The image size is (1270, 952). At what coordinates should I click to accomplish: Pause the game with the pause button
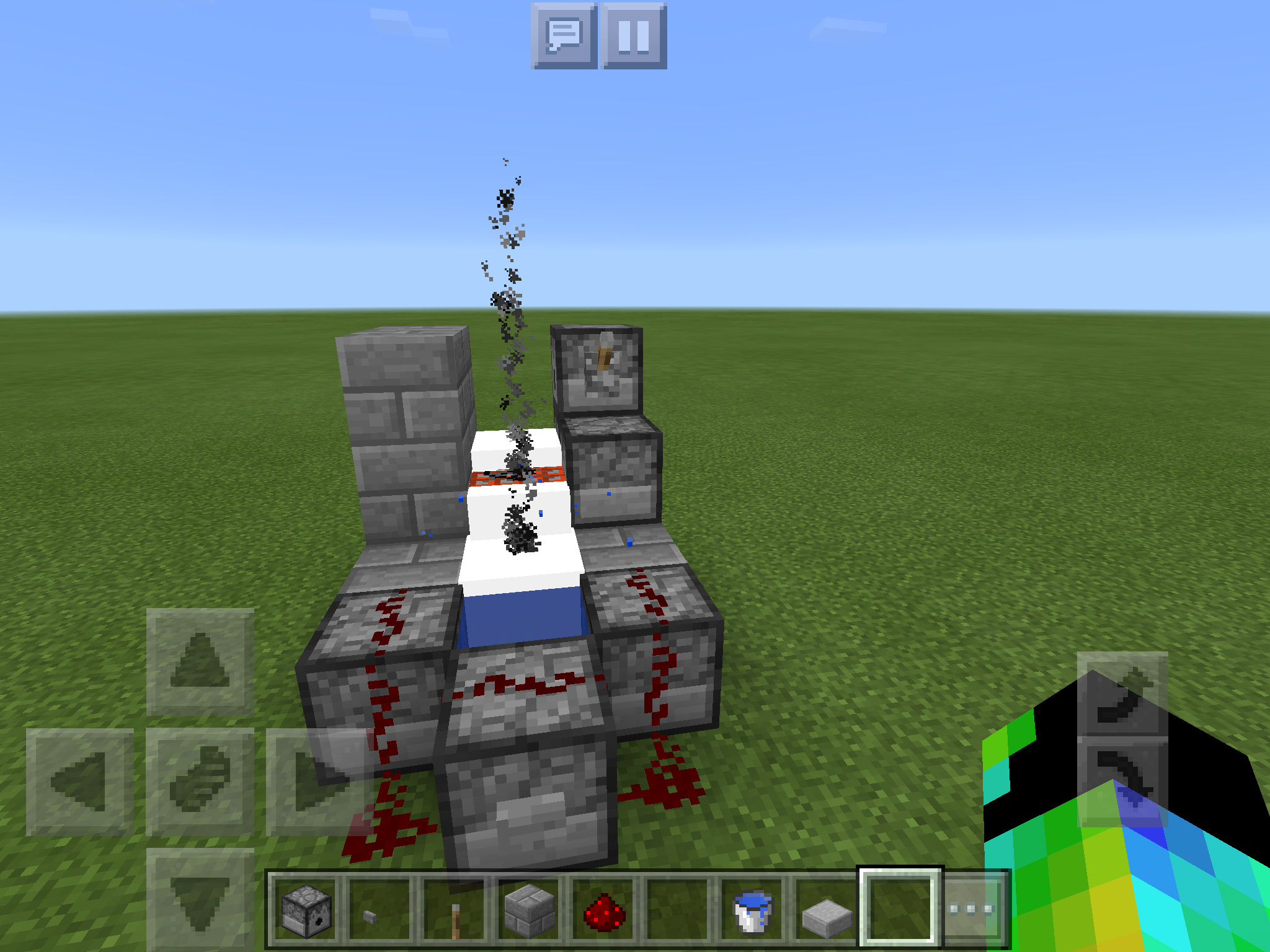633,40
